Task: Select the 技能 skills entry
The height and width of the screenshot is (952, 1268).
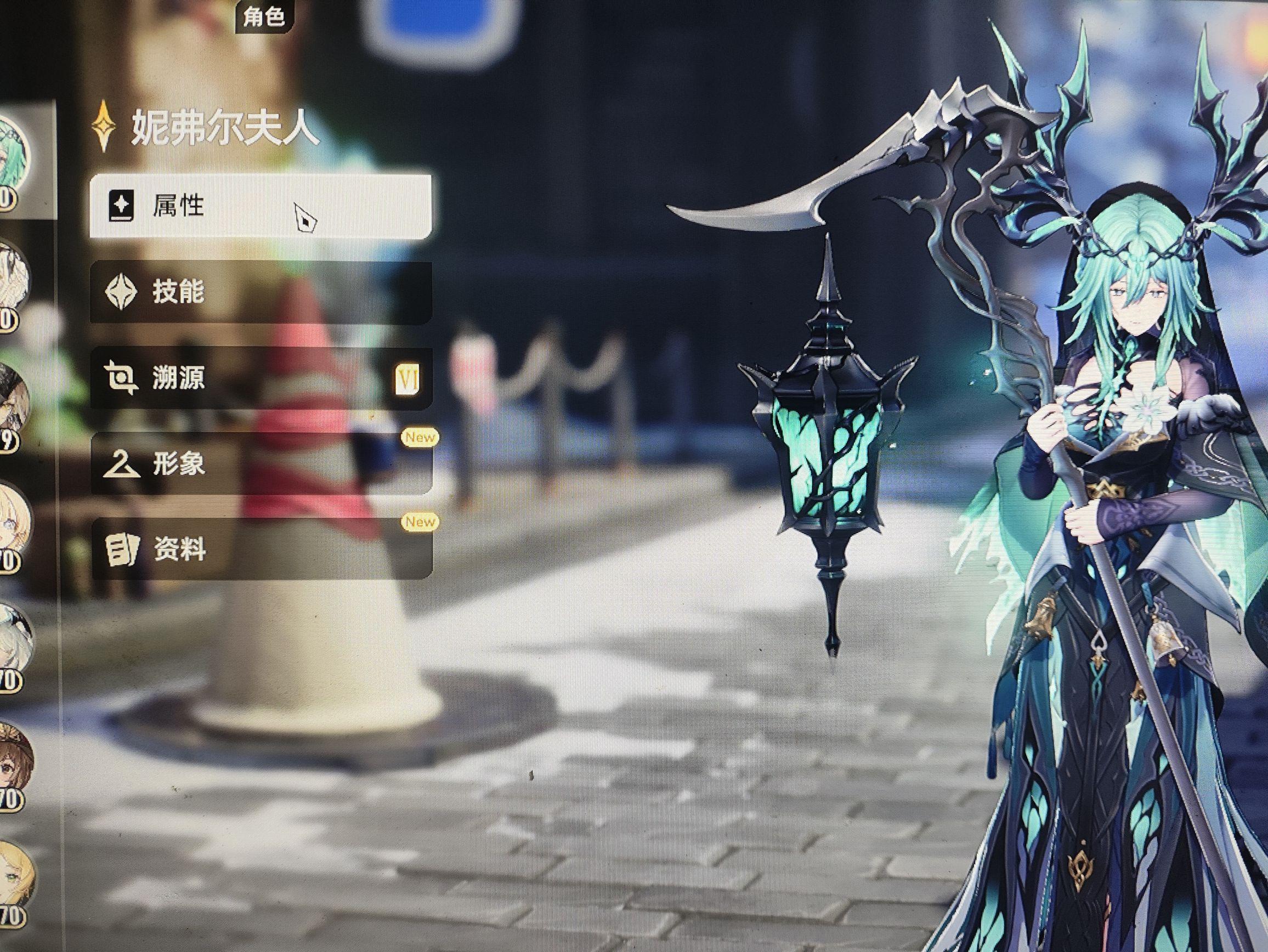Action: 259,292
